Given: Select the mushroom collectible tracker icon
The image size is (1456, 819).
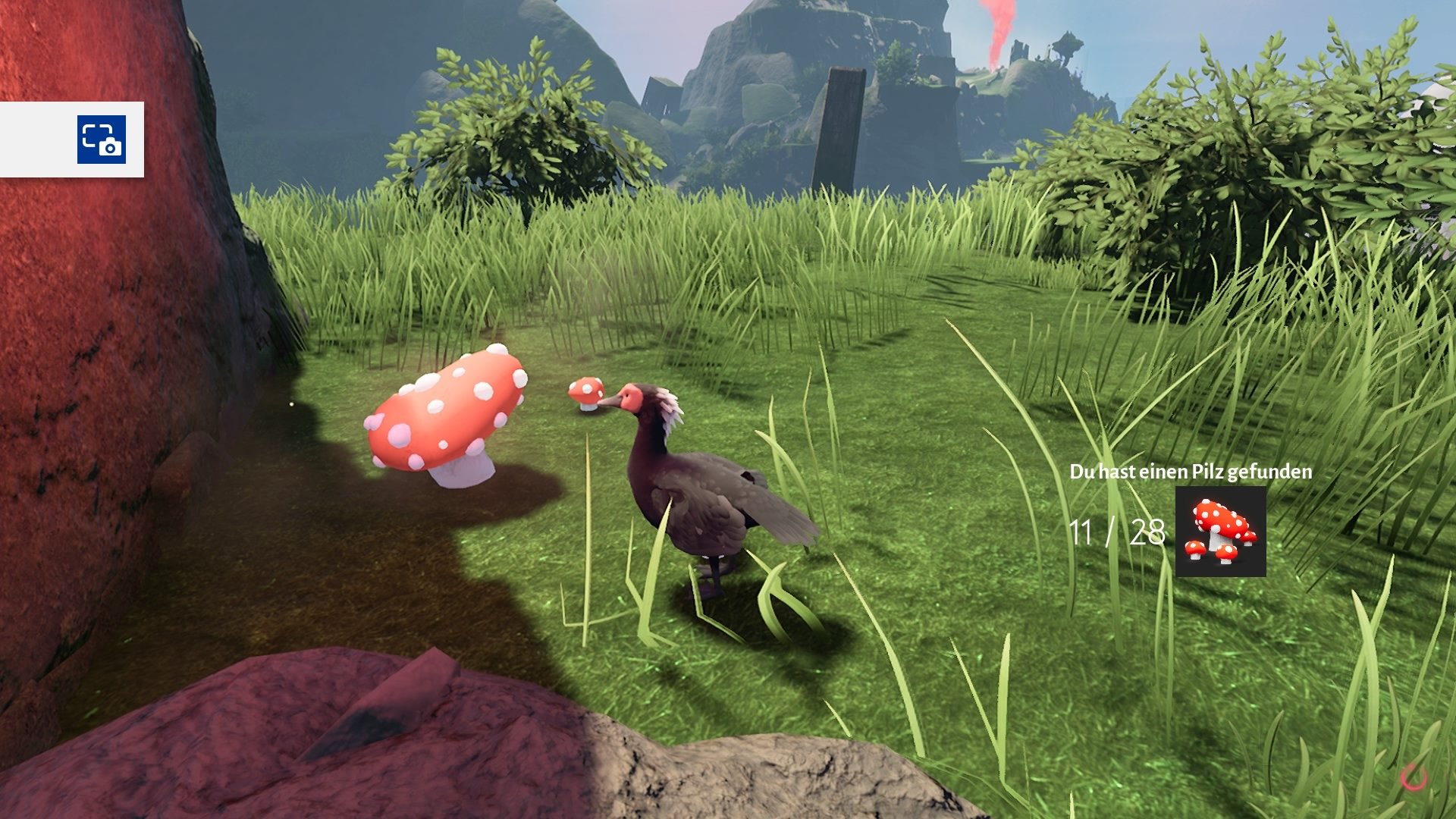Looking at the screenshot, I should [1220, 532].
